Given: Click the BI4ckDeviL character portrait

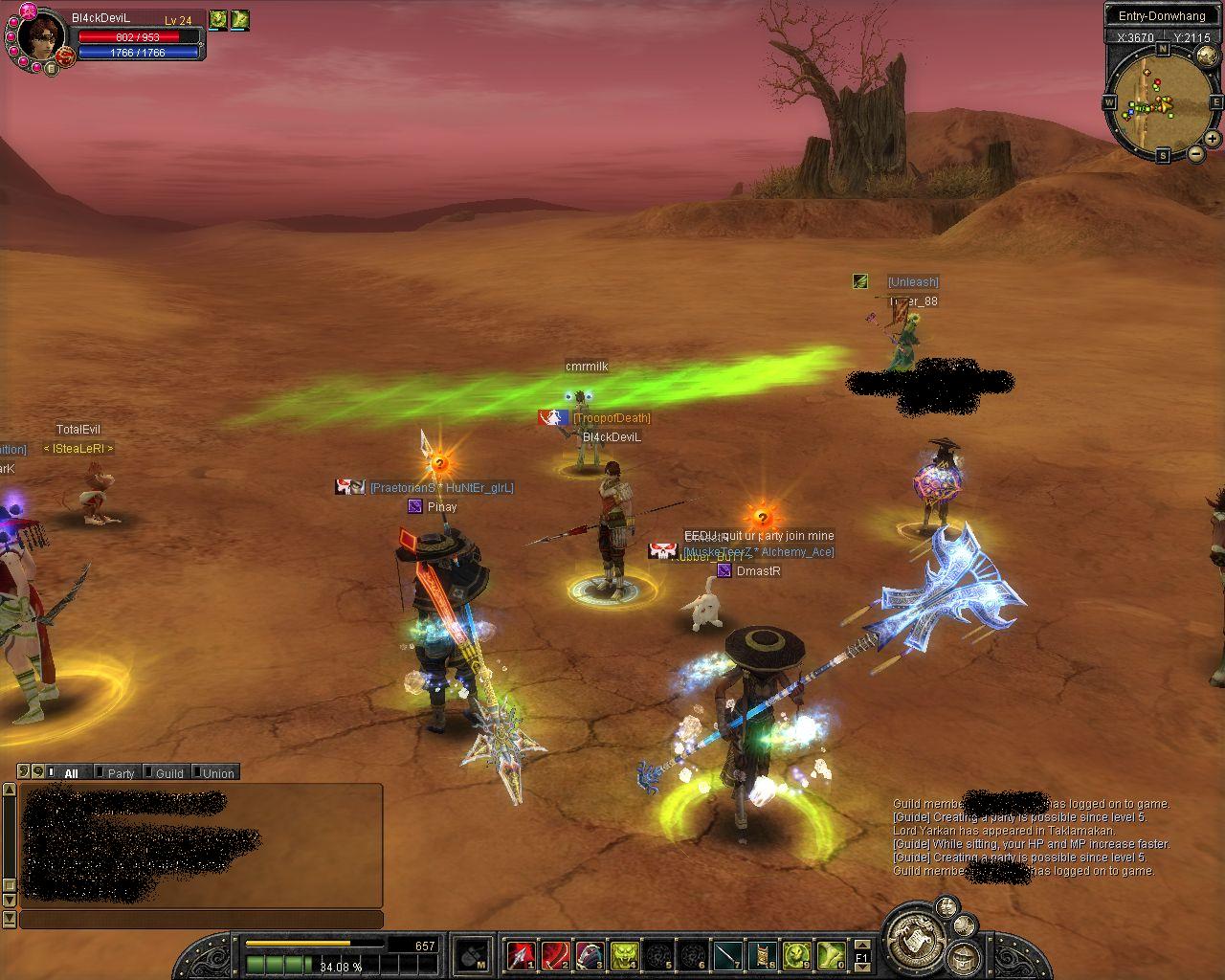Looking at the screenshot, I should click(x=42, y=36).
